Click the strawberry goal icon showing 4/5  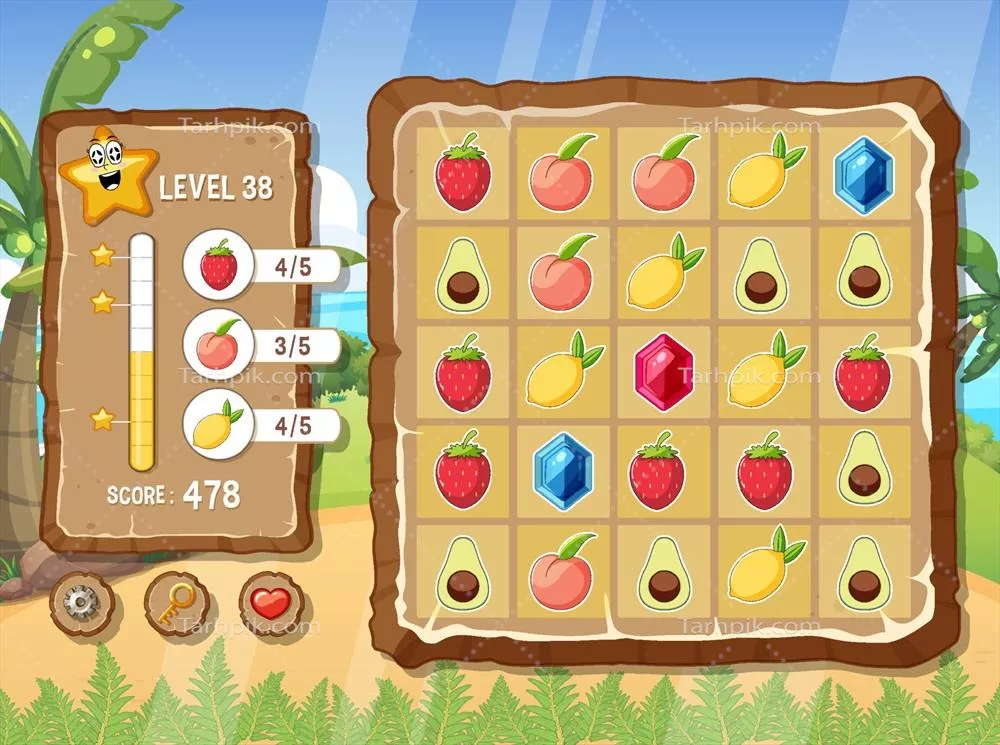(x=218, y=268)
